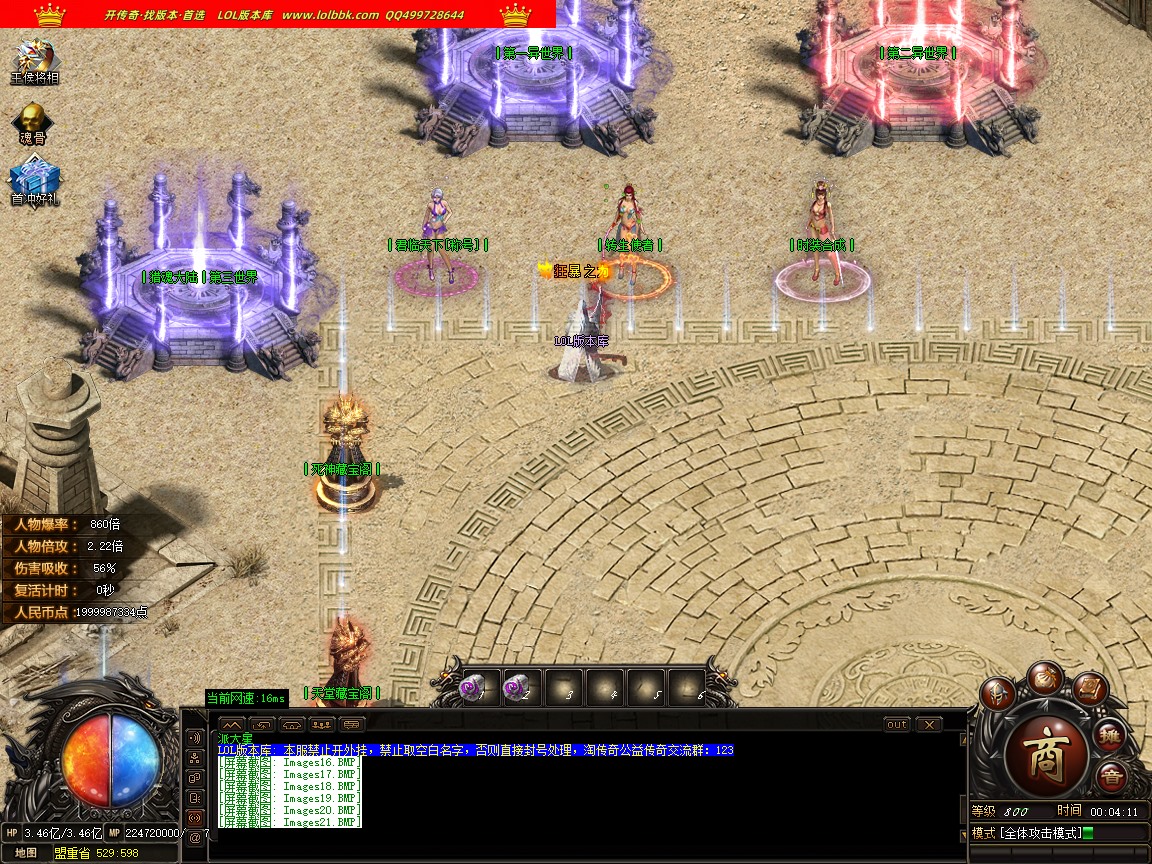Screen dimensions: 1152x864
Task: Use the purple item in hotbar slot 2
Action: (518, 688)
